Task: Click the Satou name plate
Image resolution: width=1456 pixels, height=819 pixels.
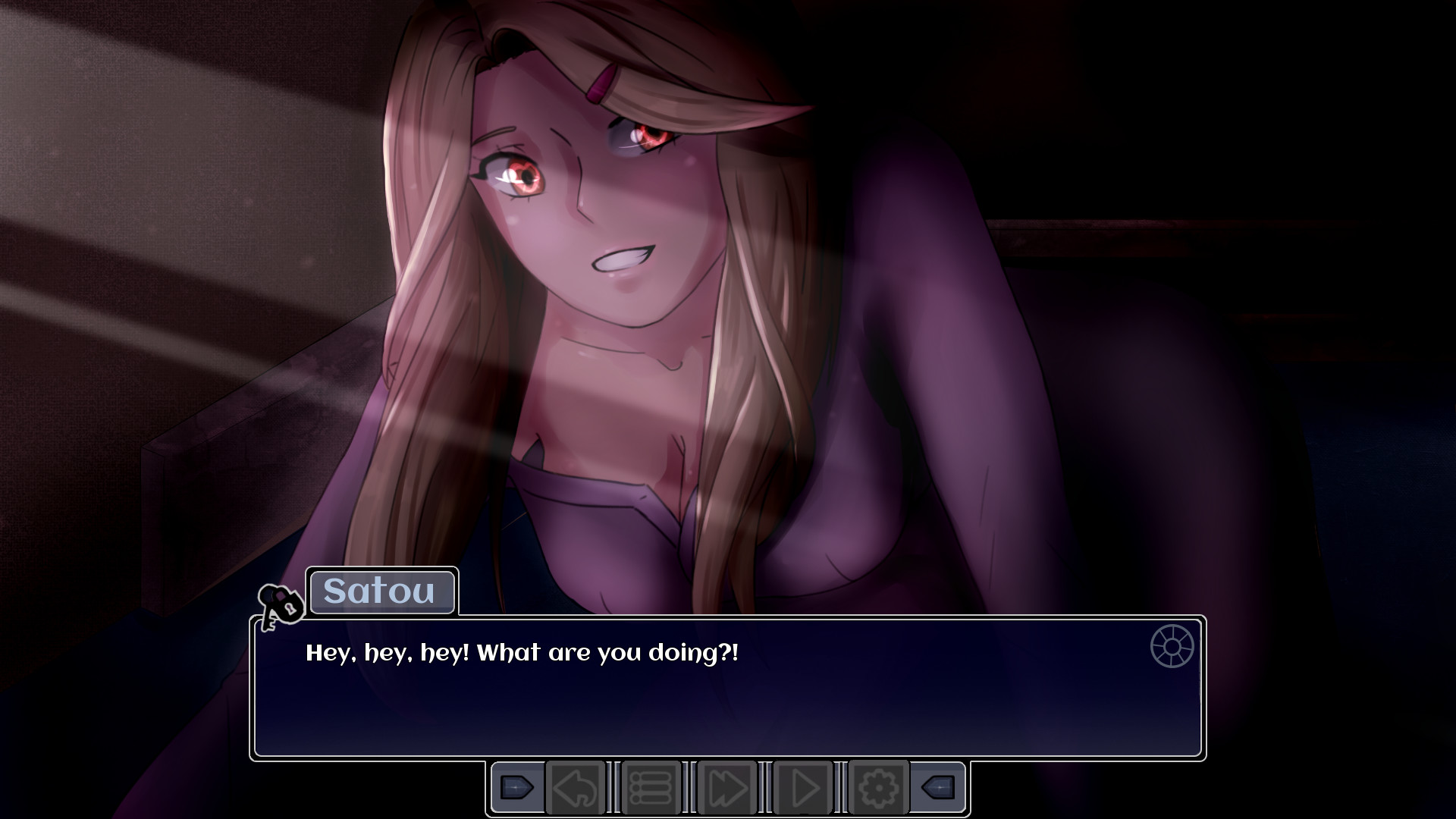Action: 382,592
